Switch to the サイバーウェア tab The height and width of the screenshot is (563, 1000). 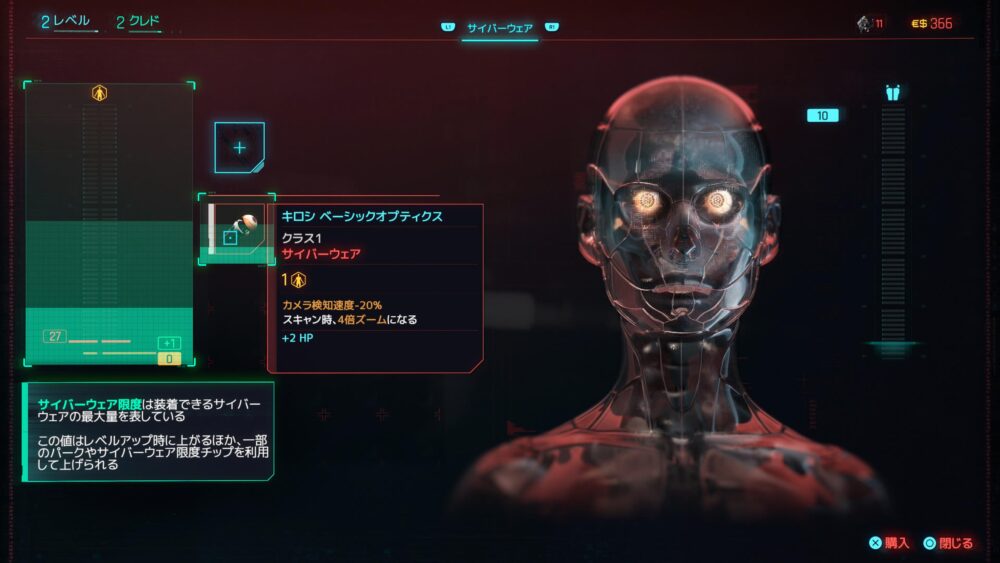point(499,28)
